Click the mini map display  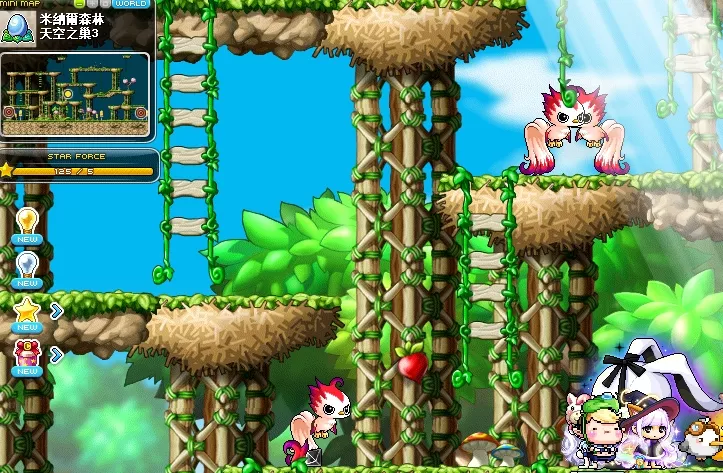click(76, 94)
